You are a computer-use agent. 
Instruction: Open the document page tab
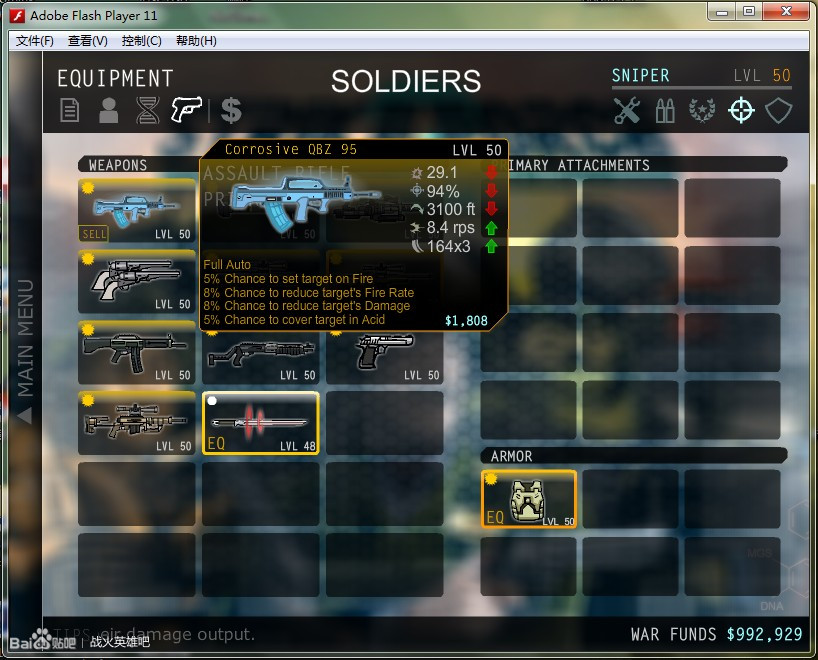(x=70, y=110)
